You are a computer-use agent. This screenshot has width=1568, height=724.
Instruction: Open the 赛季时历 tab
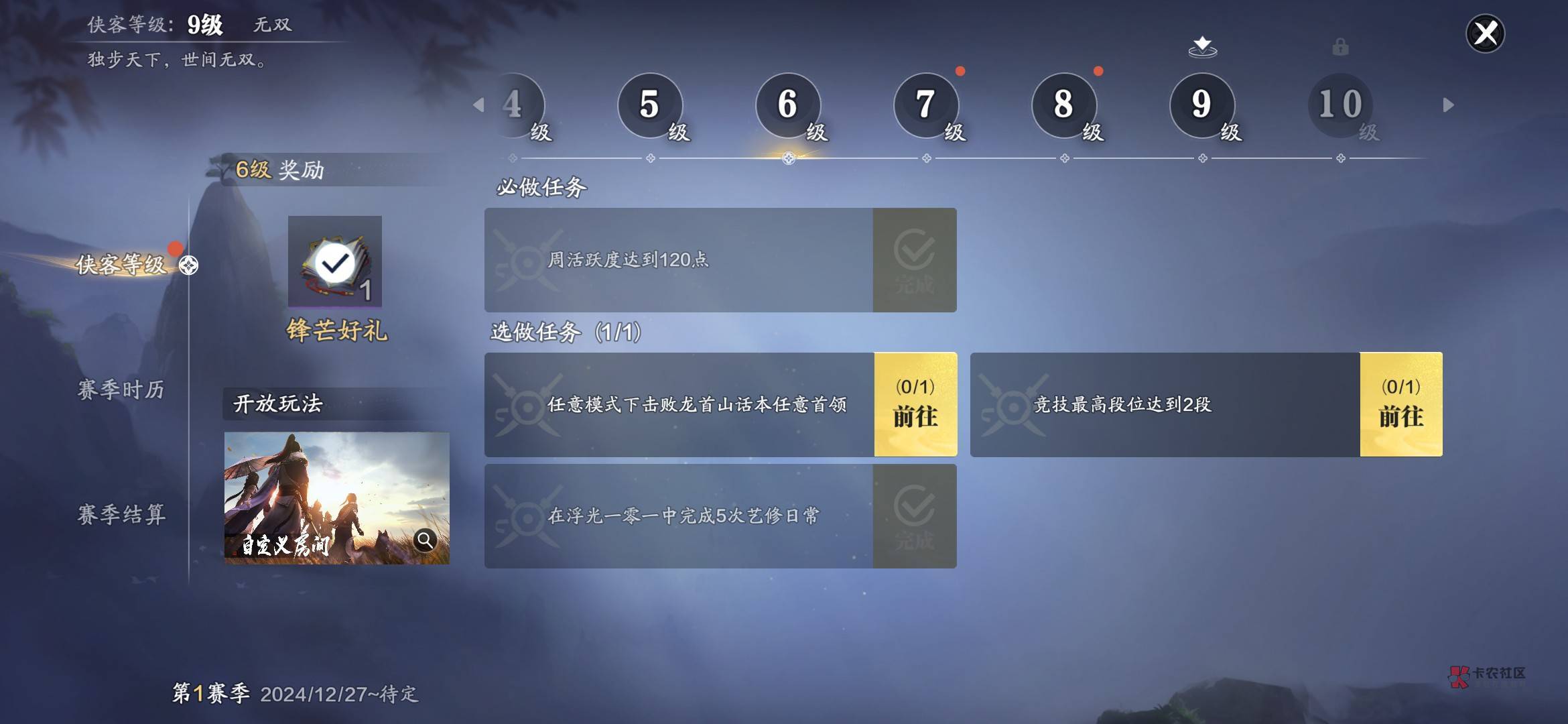pyautogui.click(x=121, y=389)
